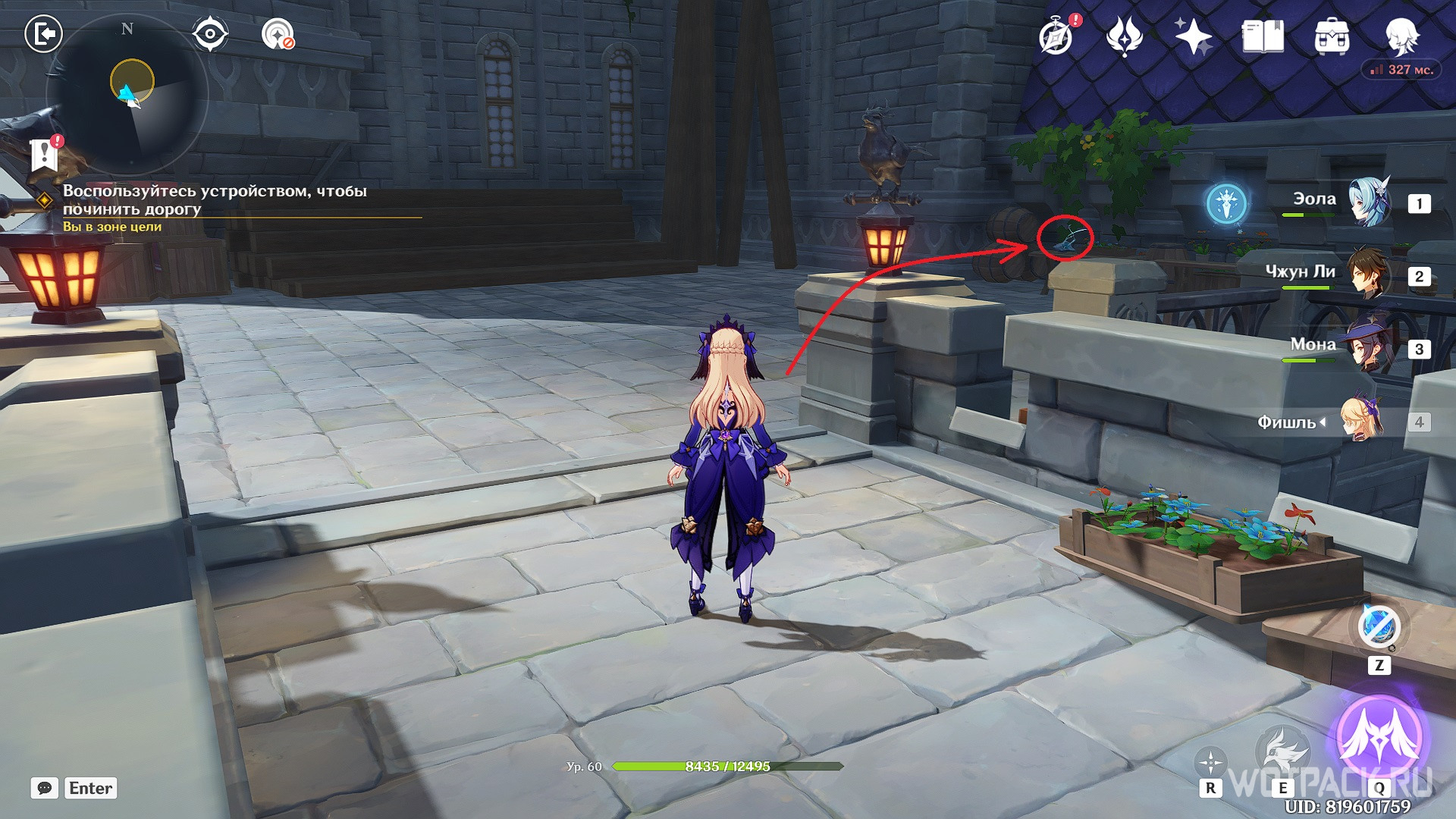1456x819 pixels.
Task: Open the quest marker with red alert
Action: tap(45, 154)
